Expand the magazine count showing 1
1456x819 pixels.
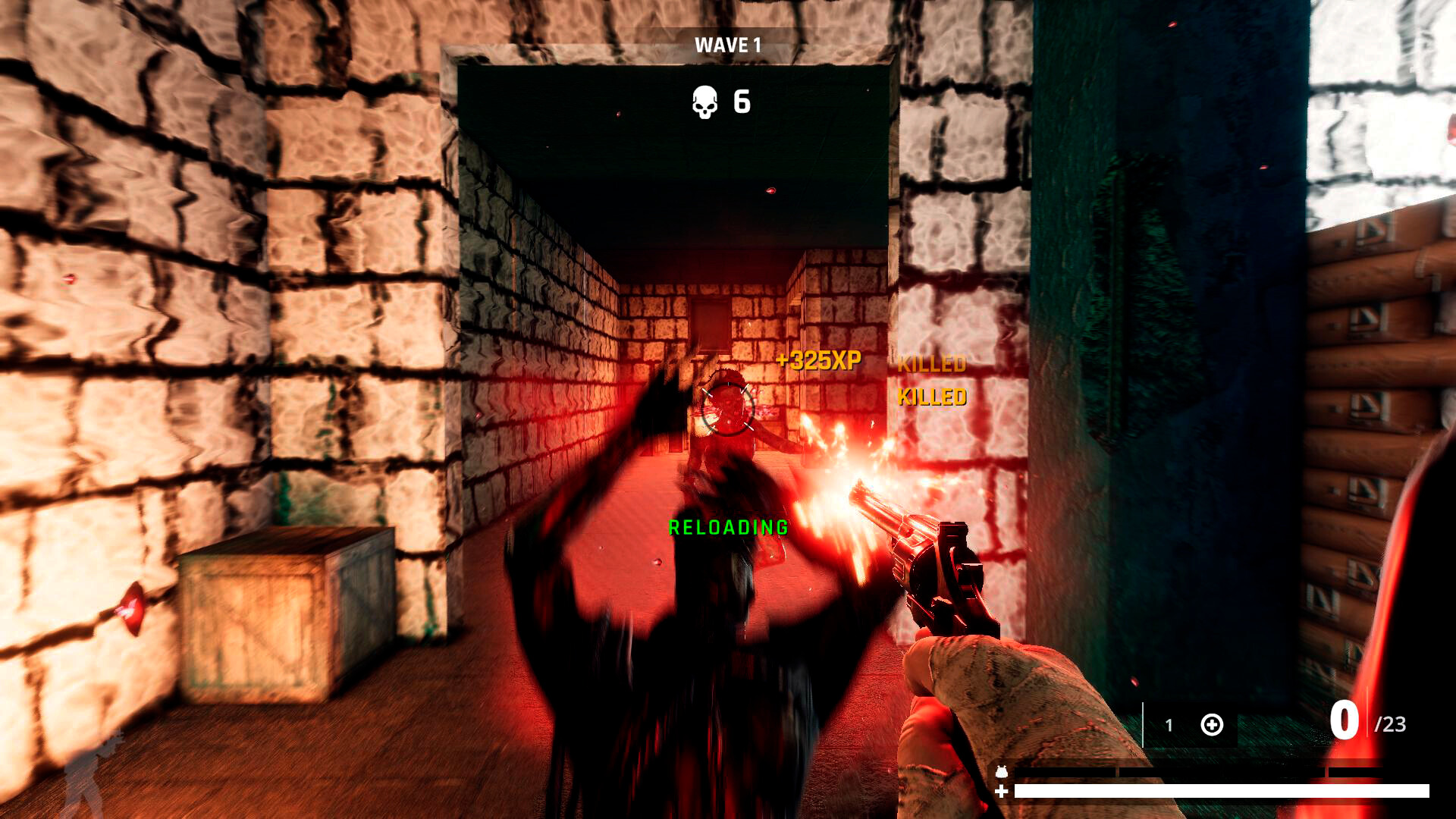1169,724
